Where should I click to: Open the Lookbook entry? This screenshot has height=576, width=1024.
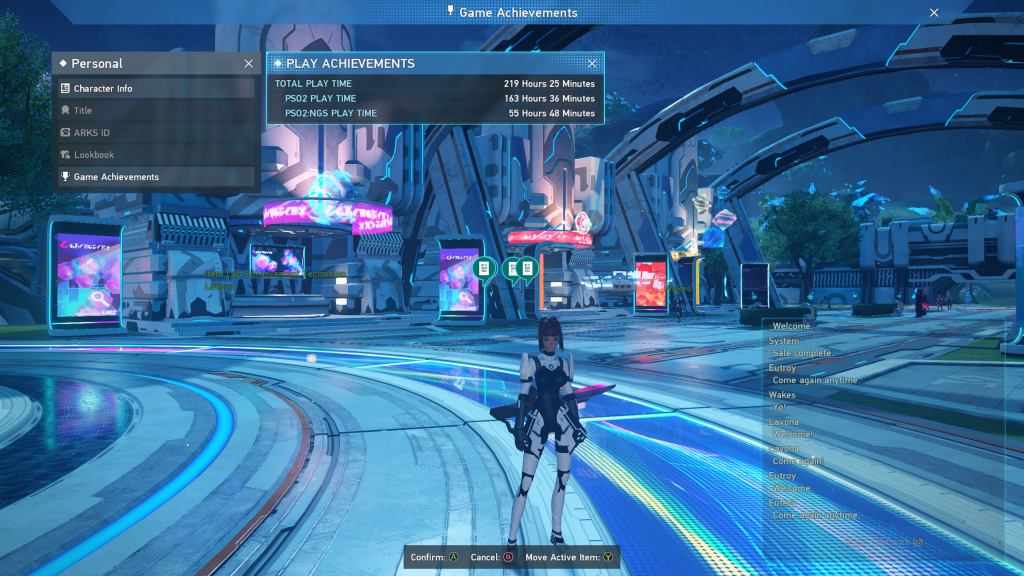pyautogui.click(x=155, y=155)
